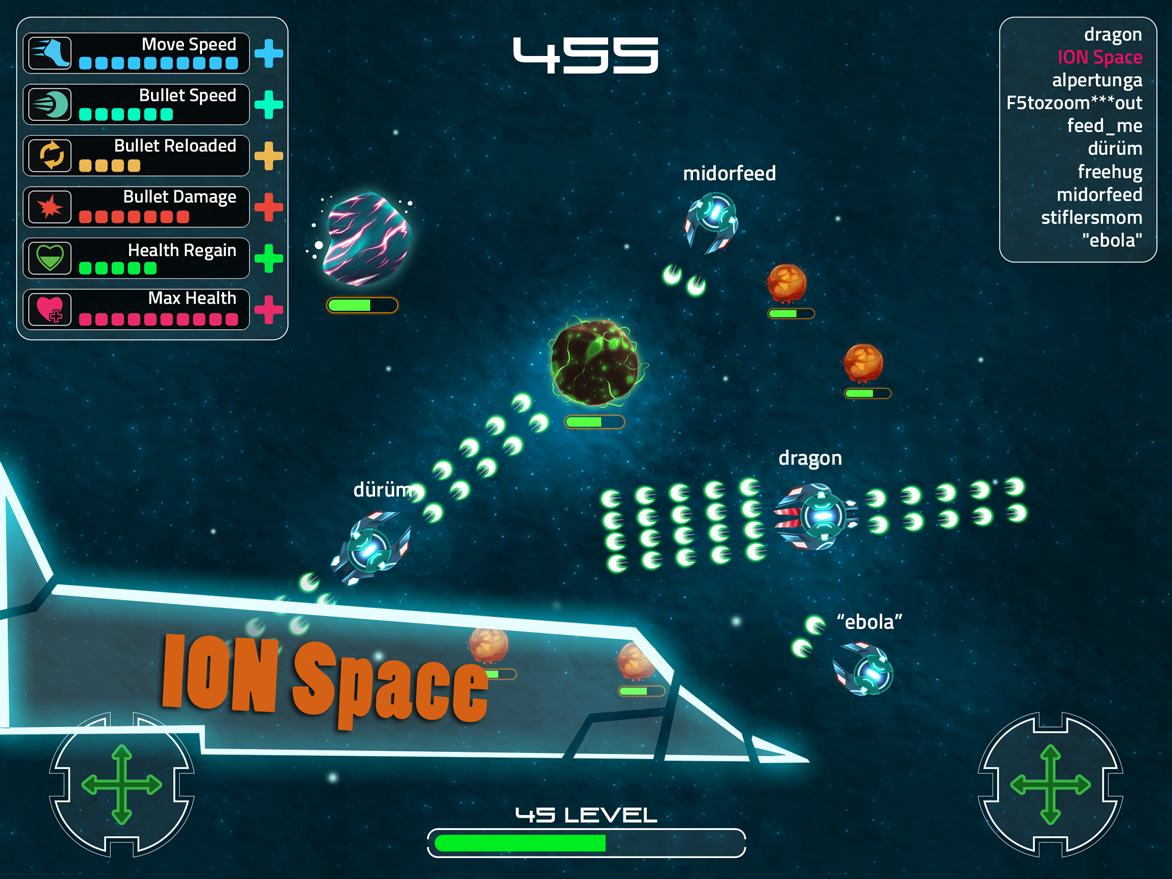The image size is (1172, 879).
Task: Raise Health Regain via the green plus
Action: [268, 259]
